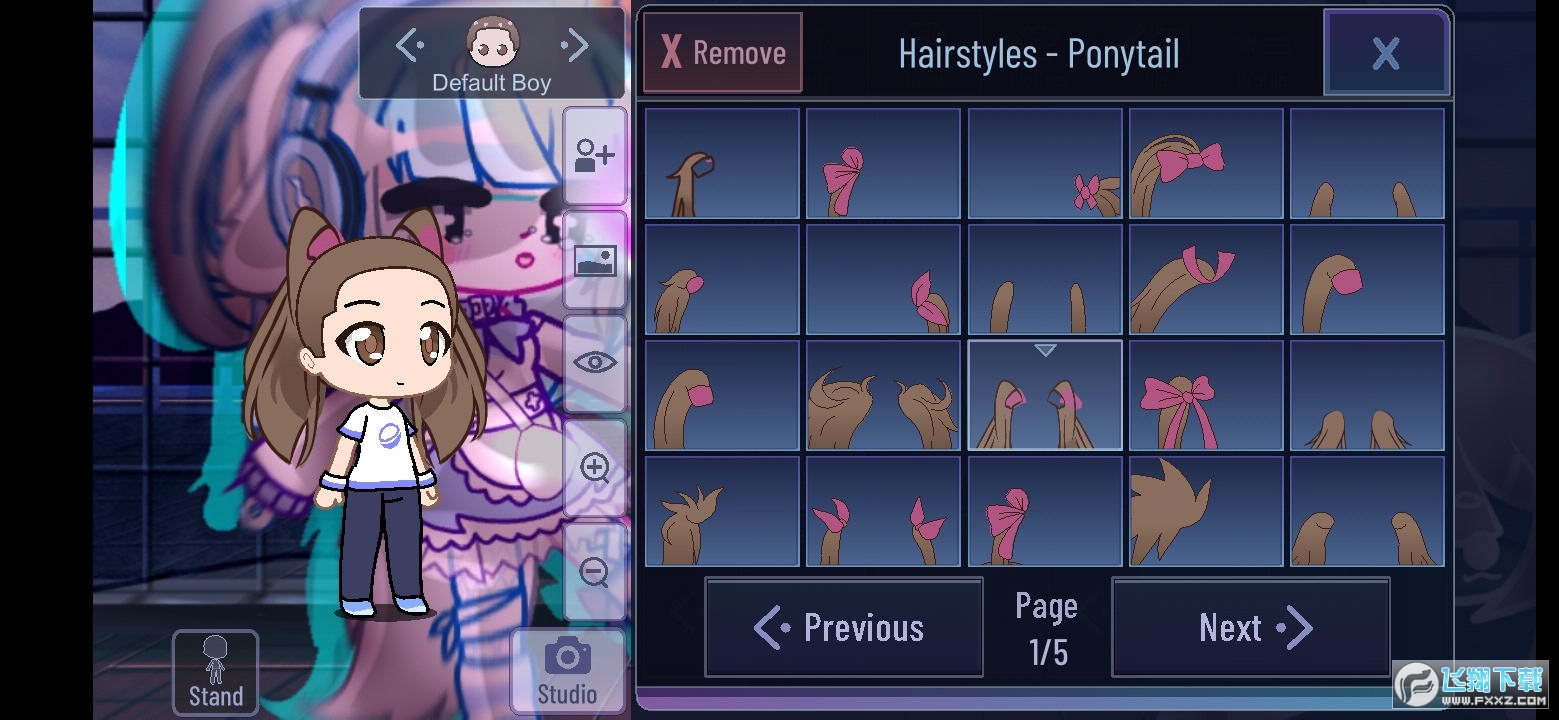The width and height of the screenshot is (1559, 720).
Task: Click the left arrow to switch character preset
Action: 408,44
